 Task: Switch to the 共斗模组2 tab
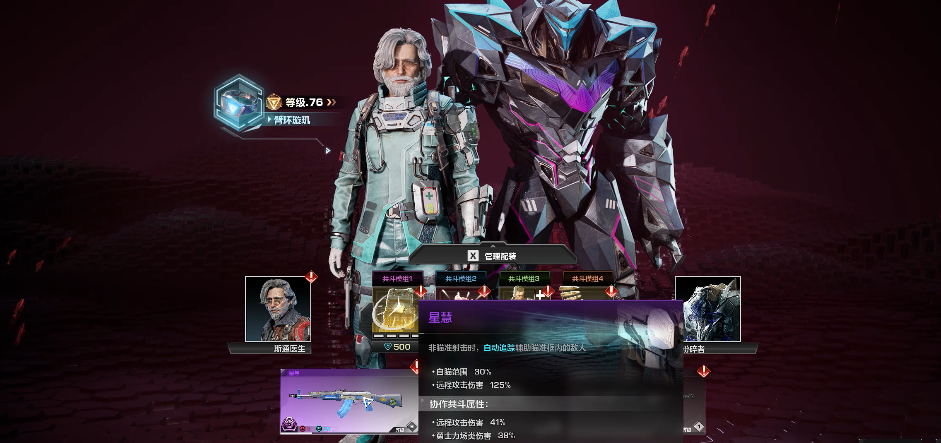pos(462,278)
